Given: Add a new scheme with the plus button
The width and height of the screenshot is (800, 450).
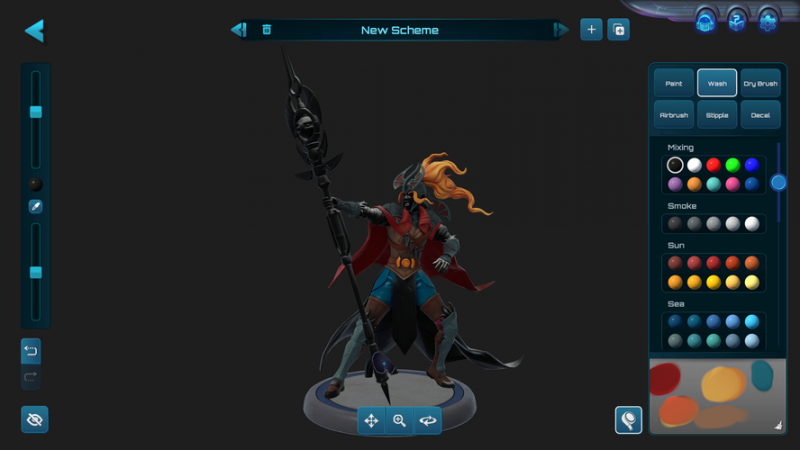Looking at the screenshot, I should click(591, 30).
